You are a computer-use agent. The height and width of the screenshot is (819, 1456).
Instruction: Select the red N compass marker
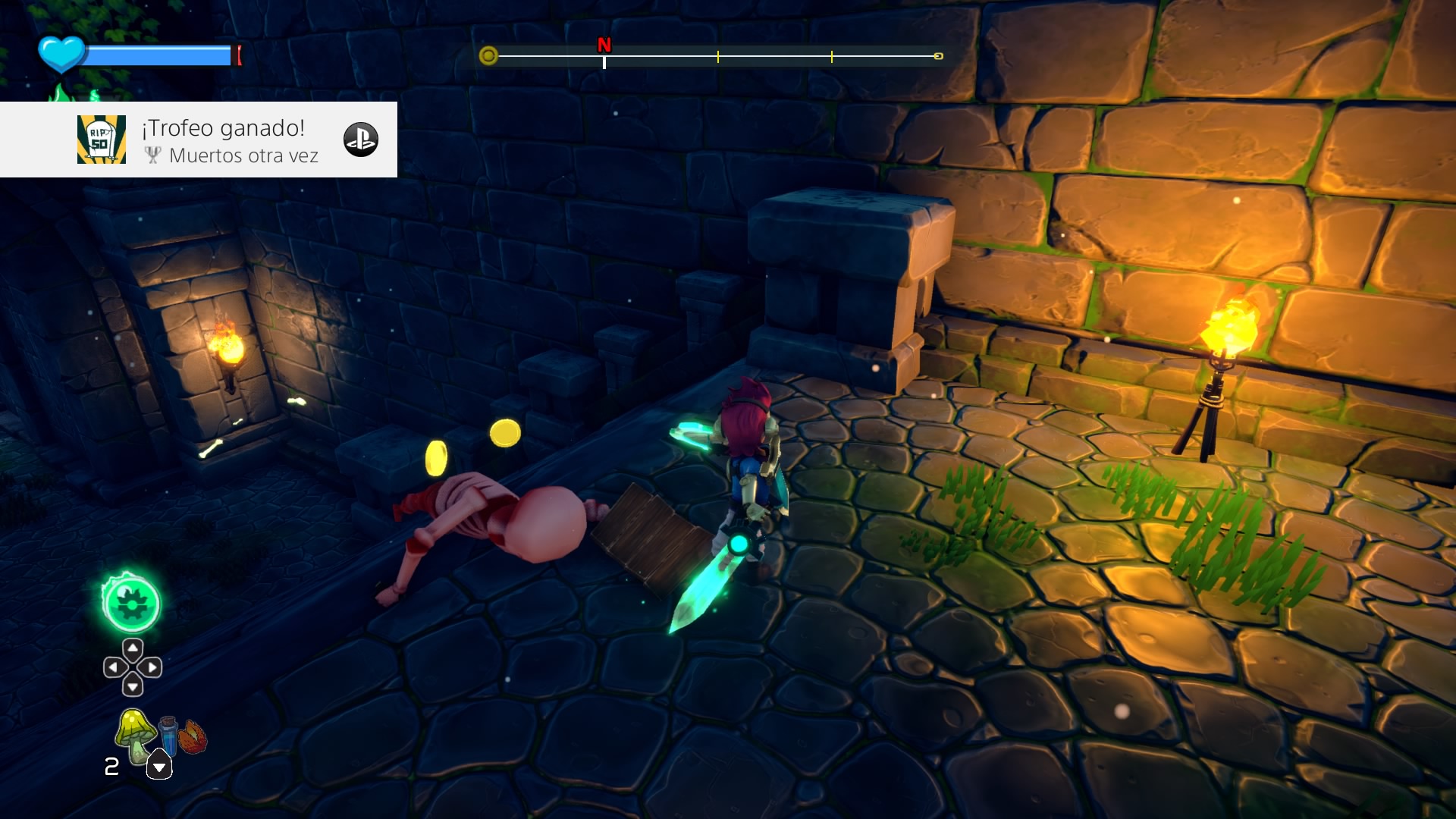click(604, 45)
